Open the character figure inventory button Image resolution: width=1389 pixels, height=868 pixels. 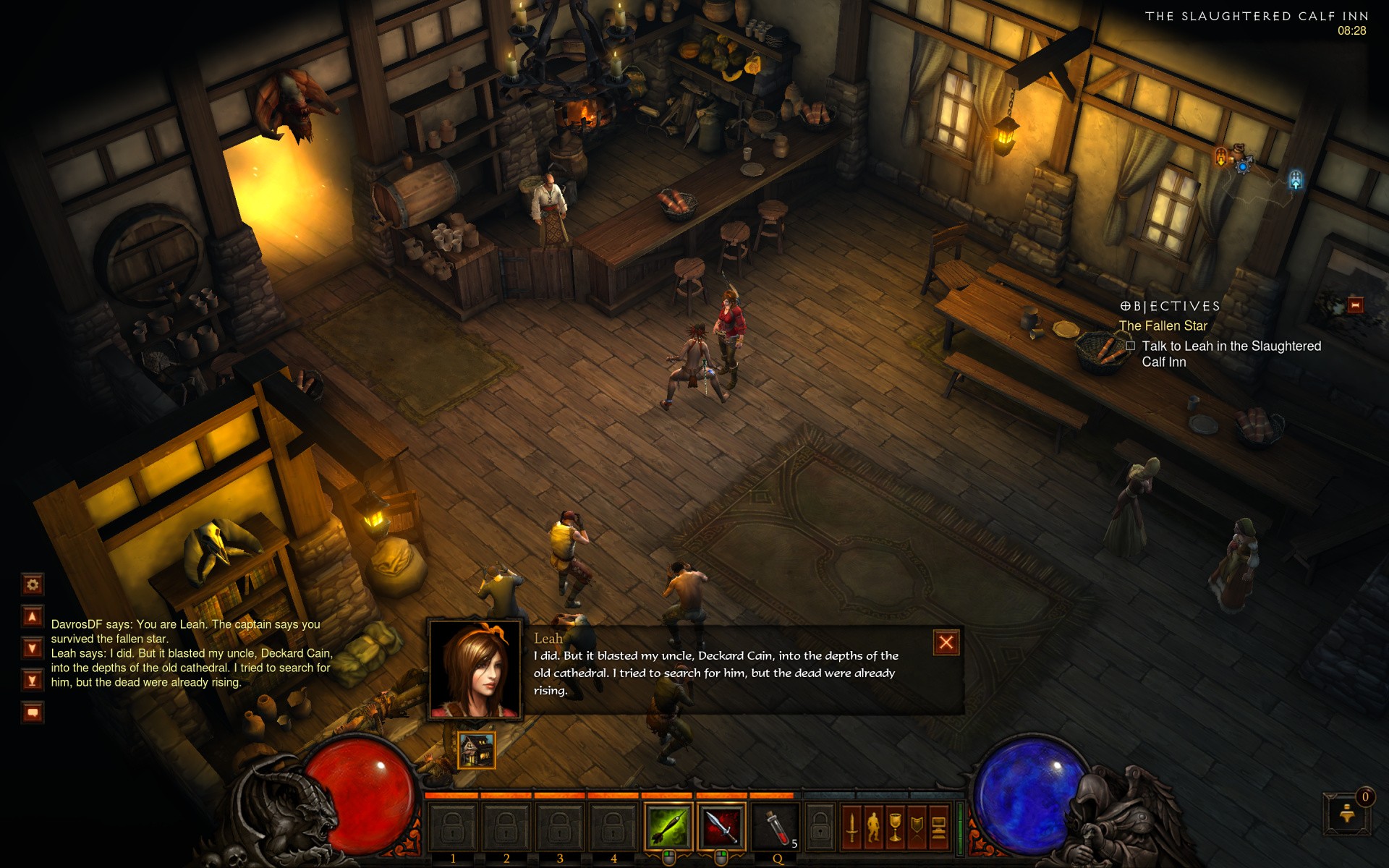(x=873, y=827)
